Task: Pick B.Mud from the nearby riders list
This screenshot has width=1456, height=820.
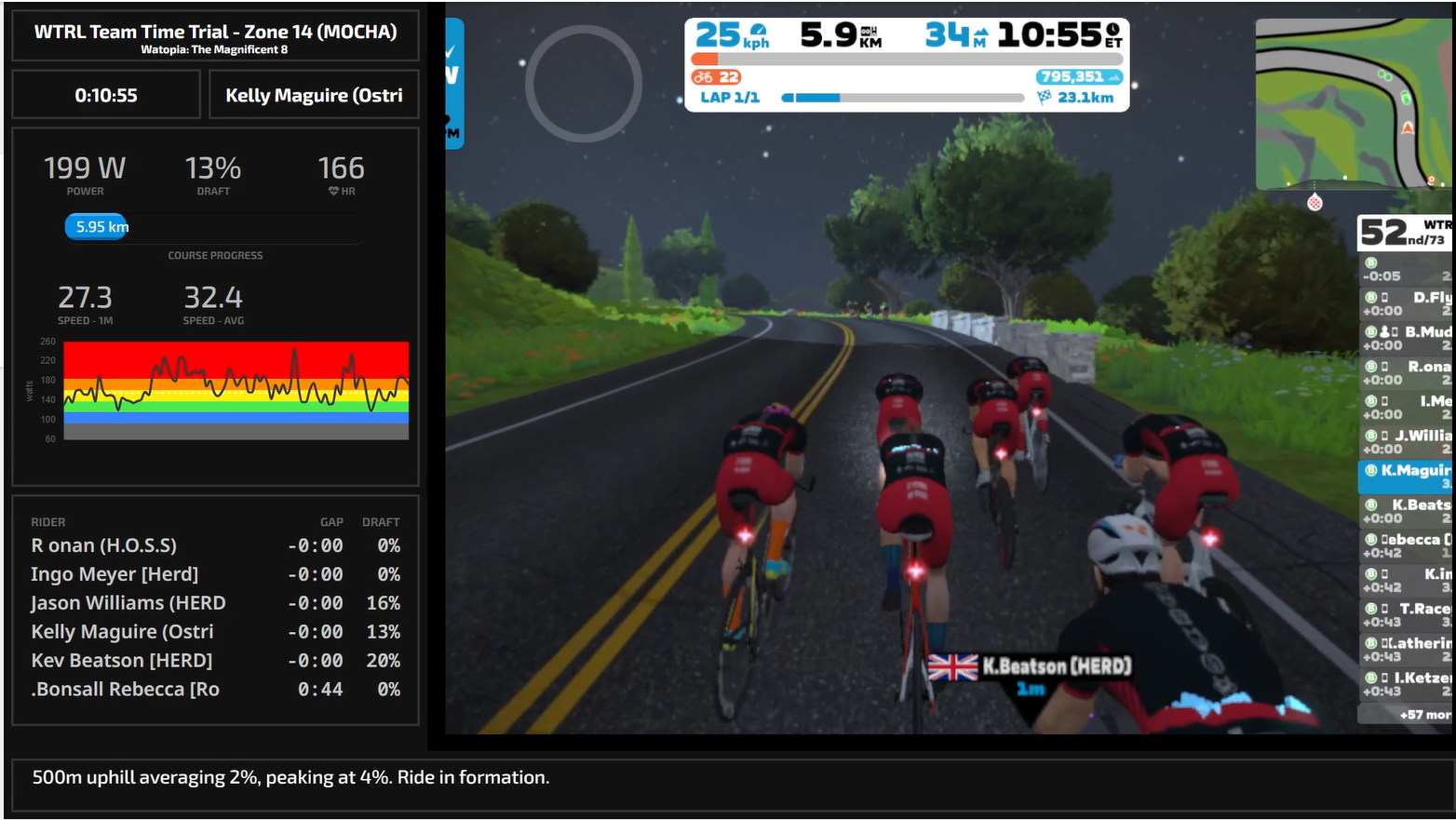Action: pyautogui.click(x=1408, y=338)
